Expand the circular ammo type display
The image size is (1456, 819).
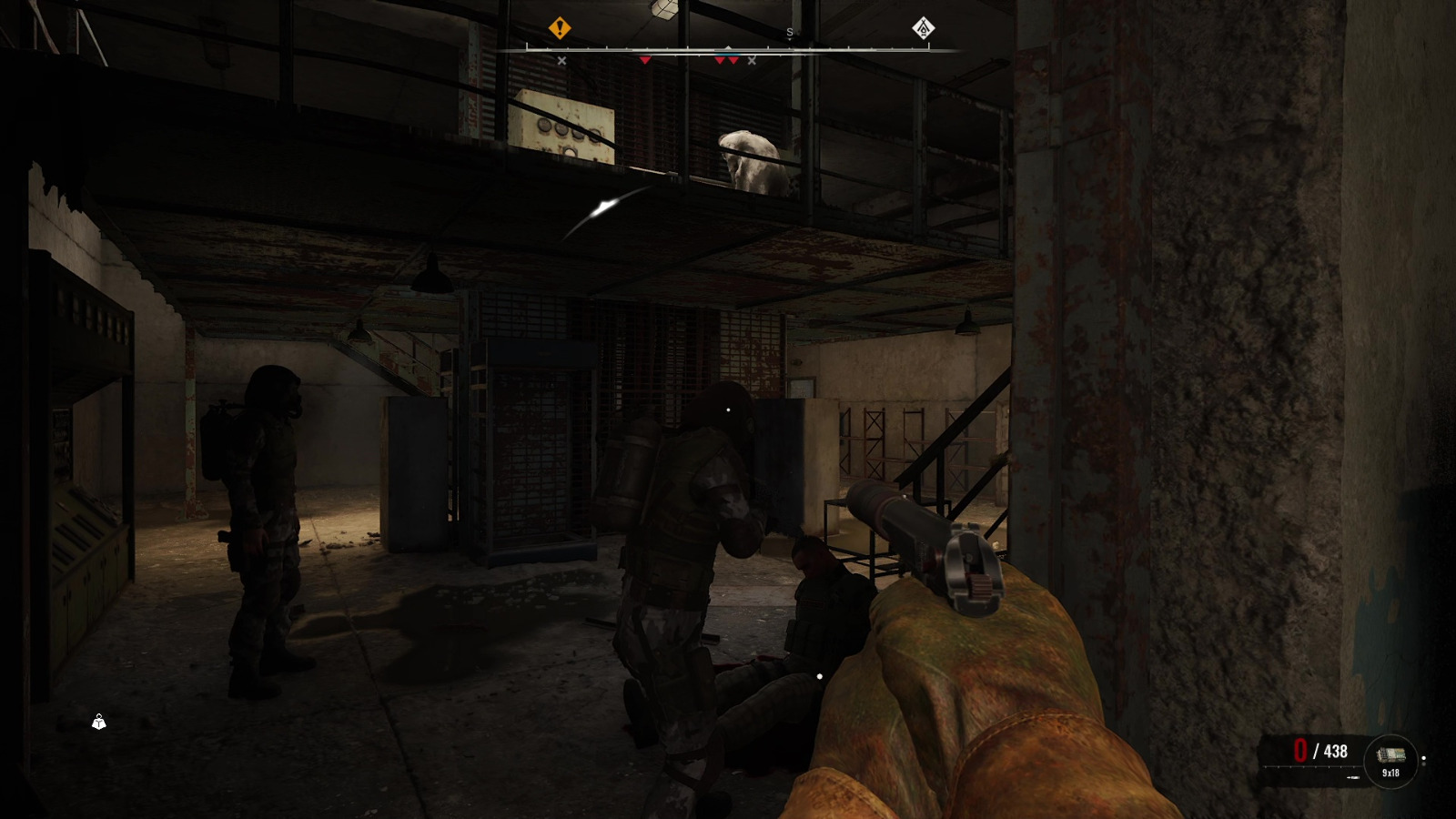click(x=1390, y=760)
